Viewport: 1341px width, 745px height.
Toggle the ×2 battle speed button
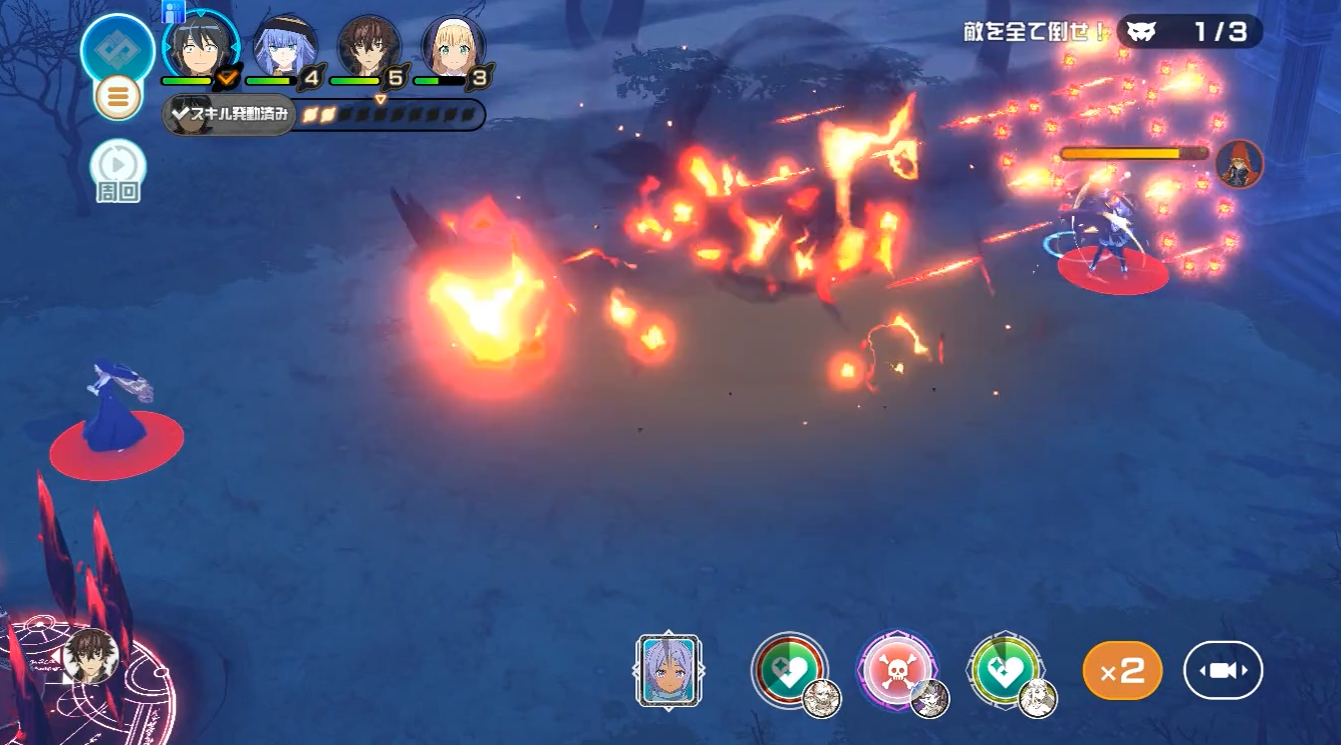tap(1122, 671)
